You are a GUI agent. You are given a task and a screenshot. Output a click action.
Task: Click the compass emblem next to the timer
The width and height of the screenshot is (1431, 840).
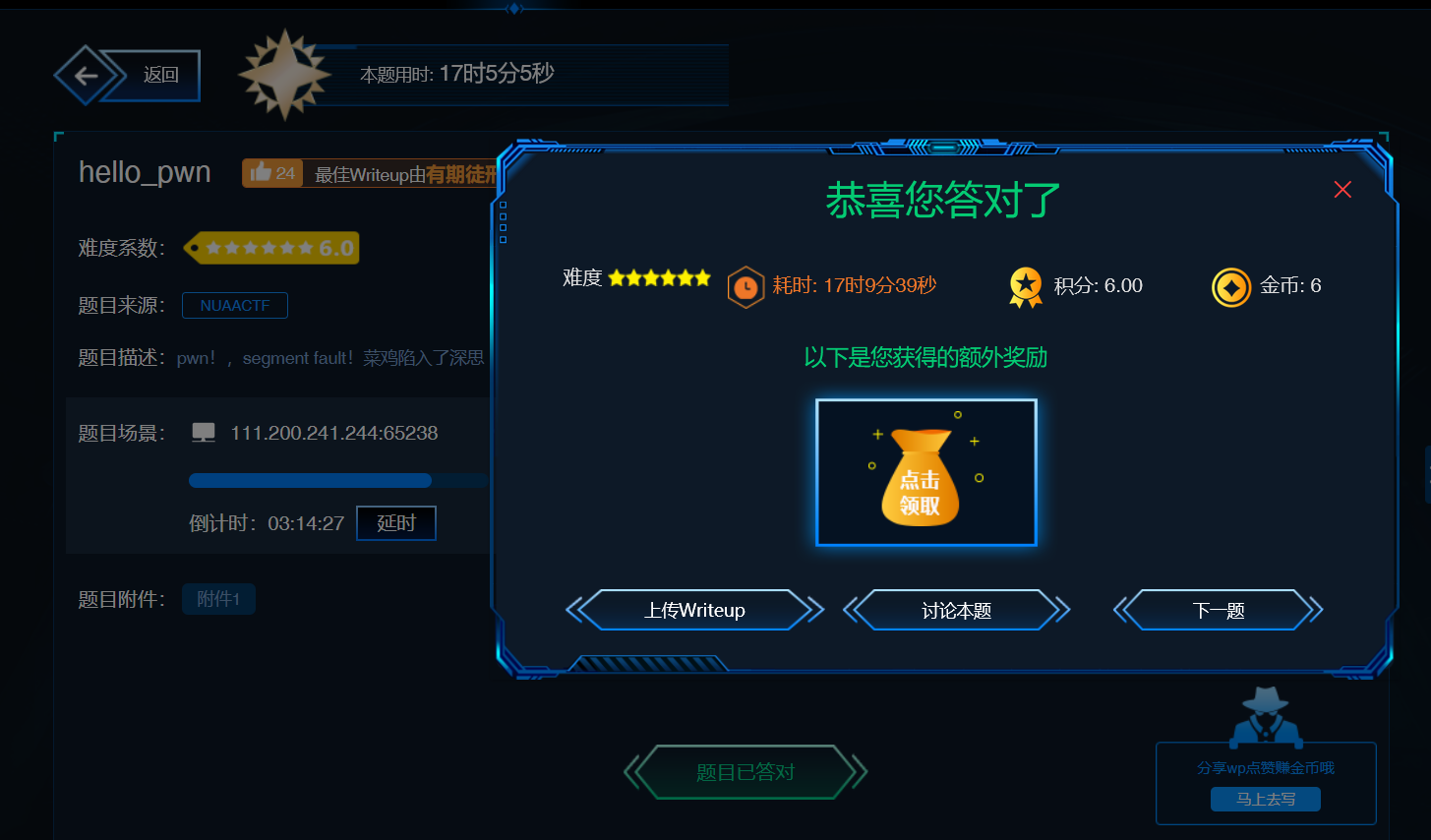click(x=284, y=74)
